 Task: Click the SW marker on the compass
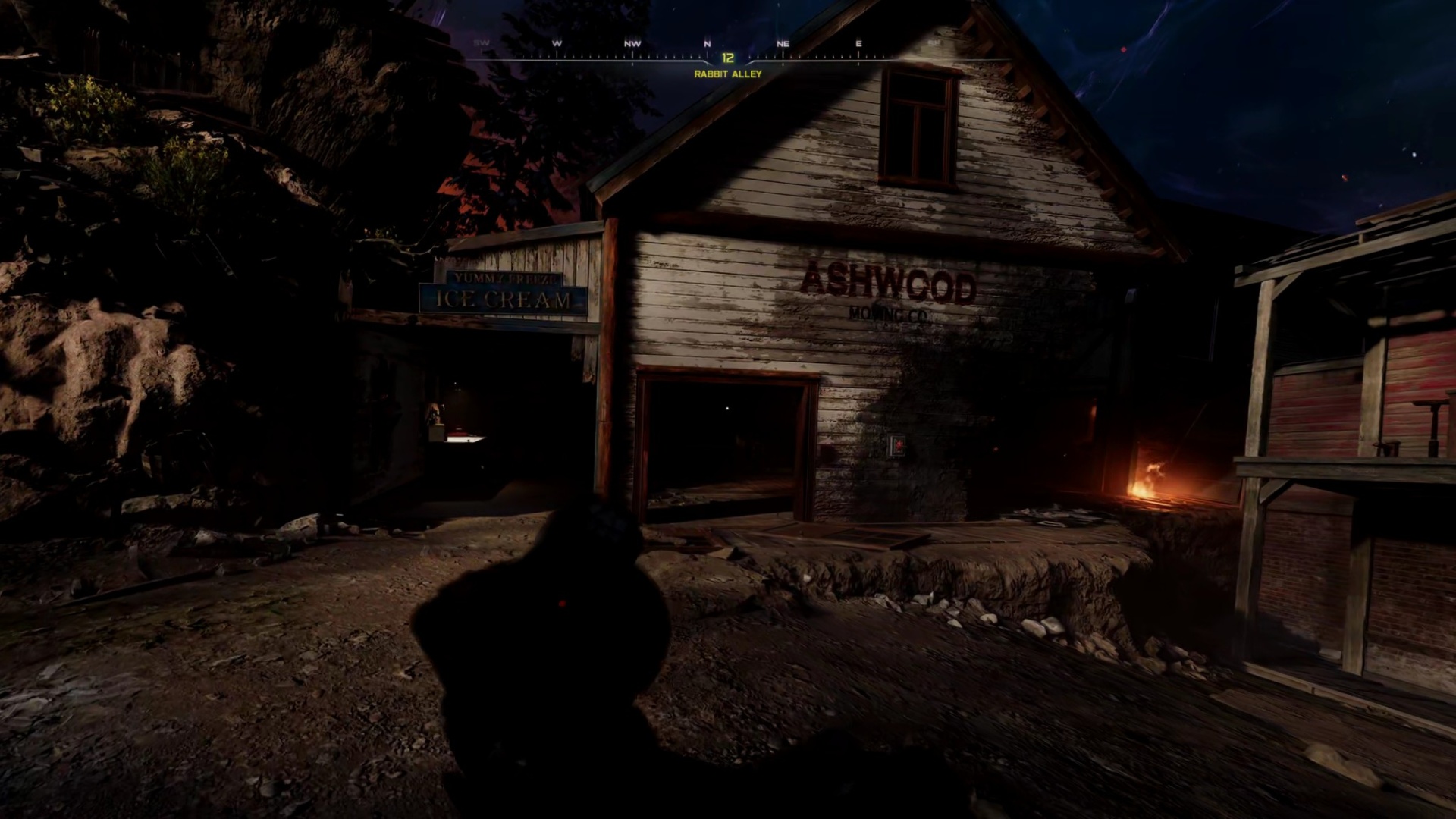(479, 44)
